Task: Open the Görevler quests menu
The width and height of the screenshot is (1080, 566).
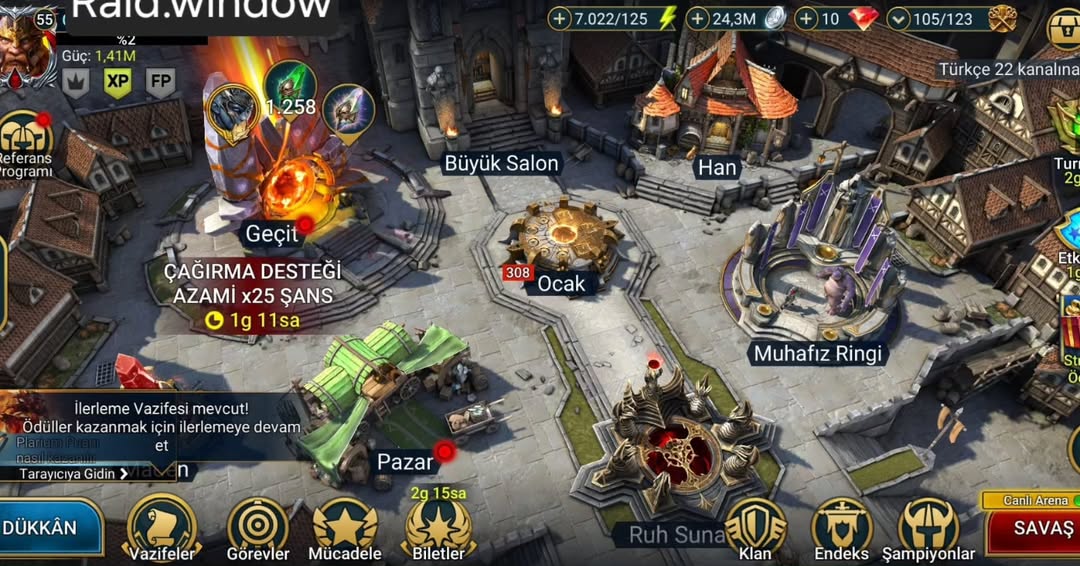Action: 257,526
